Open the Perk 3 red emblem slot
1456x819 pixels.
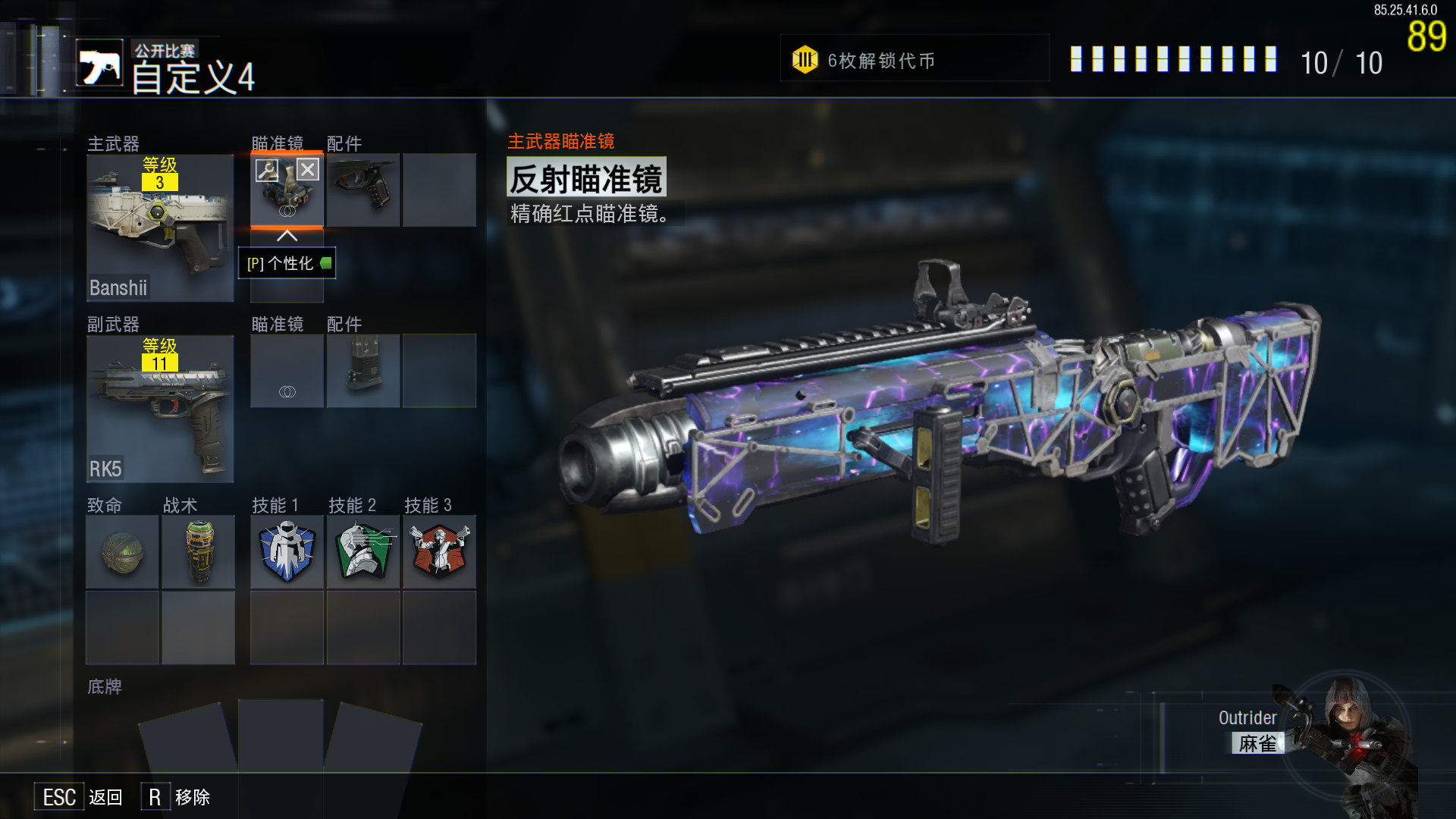click(x=439, y=552)
